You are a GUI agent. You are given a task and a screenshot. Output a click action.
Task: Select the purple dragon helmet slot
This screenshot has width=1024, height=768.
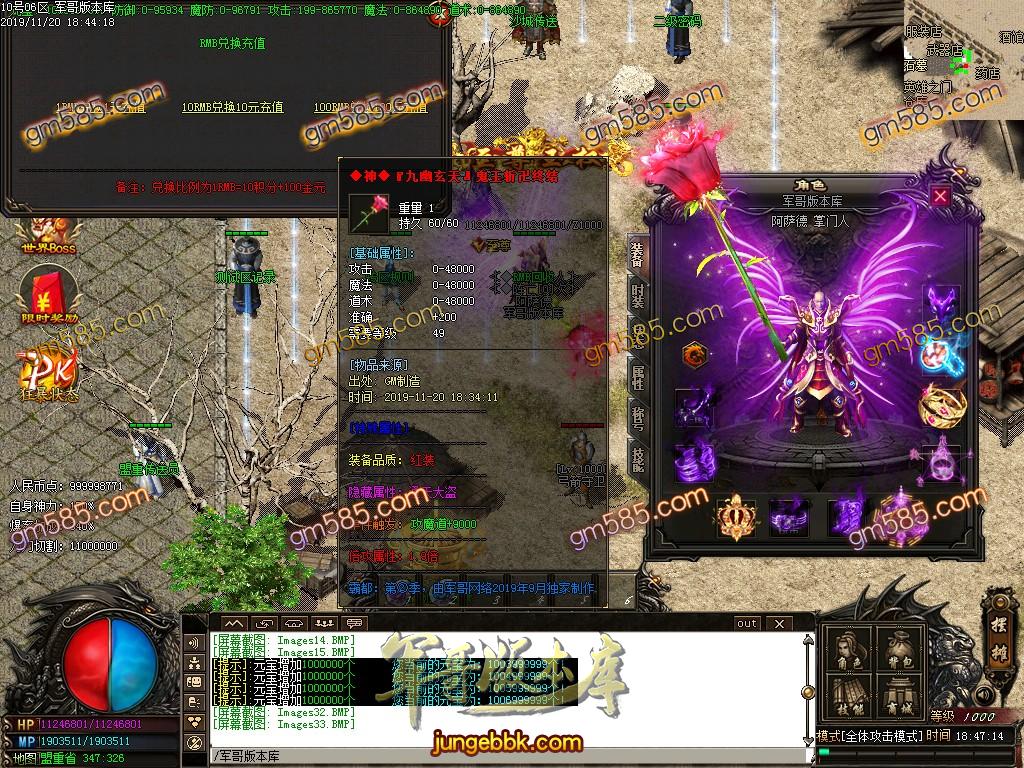click(941, 304)
